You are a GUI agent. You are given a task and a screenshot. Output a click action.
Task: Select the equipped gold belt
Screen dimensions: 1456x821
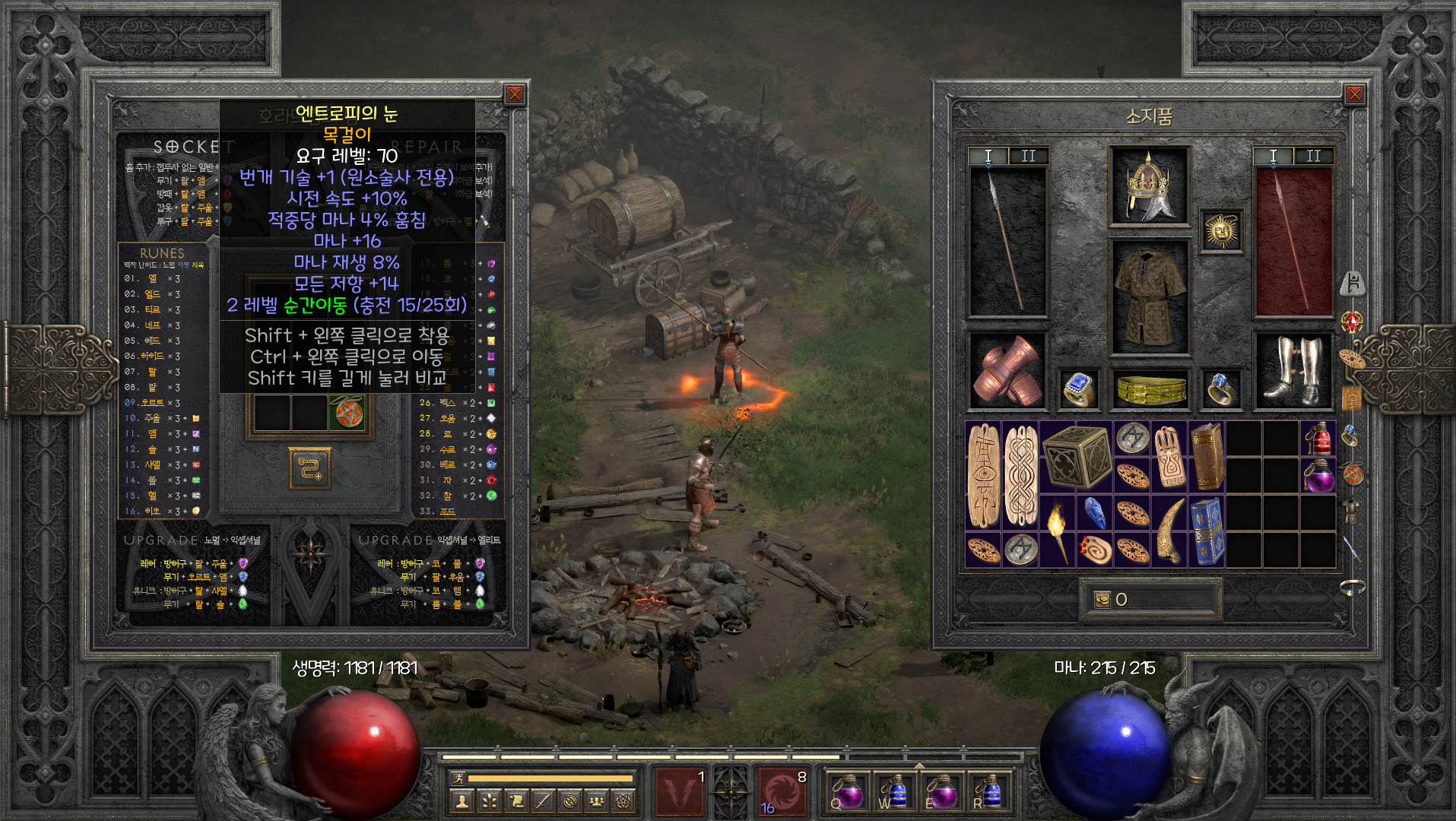1149,389
